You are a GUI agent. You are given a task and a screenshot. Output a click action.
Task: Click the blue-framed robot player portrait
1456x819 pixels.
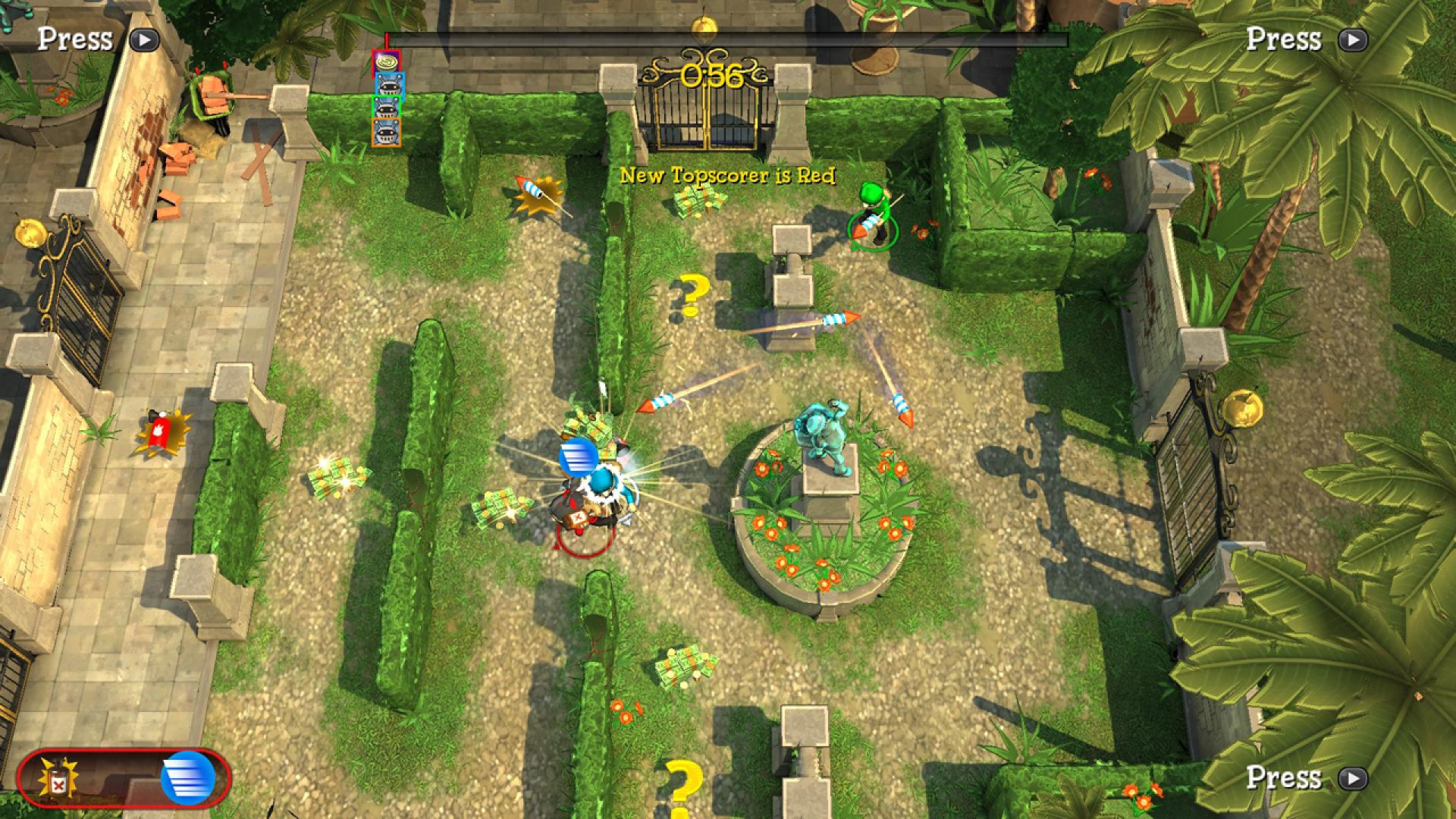(389, 86)
